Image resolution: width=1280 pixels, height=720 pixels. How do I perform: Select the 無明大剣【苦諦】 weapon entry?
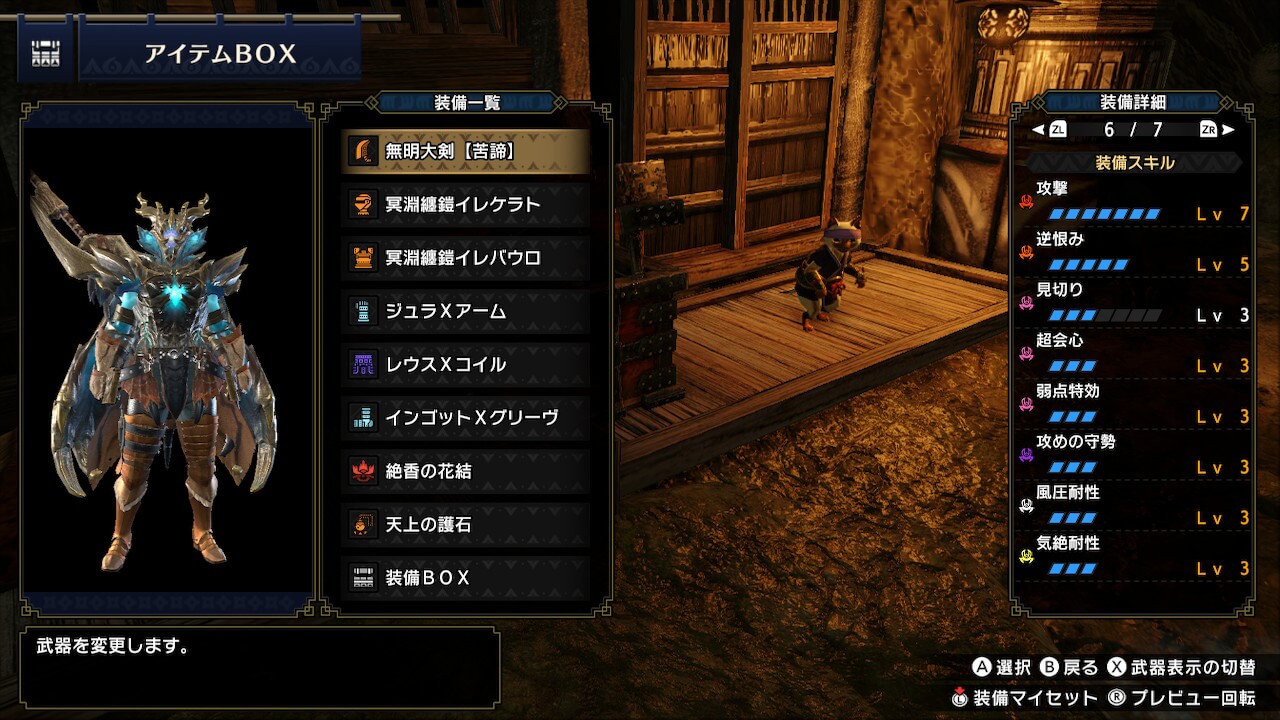click(x=465, y=151)
